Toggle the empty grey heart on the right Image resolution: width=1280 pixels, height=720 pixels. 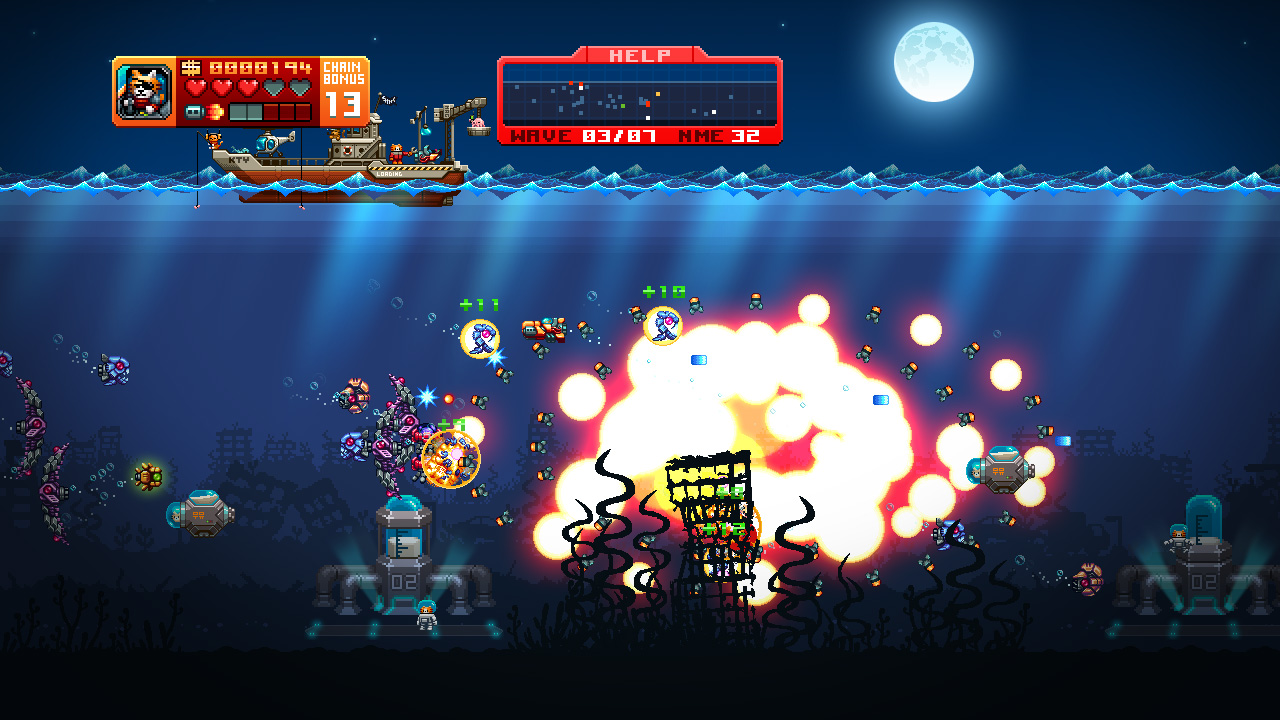tap(299, 86)
